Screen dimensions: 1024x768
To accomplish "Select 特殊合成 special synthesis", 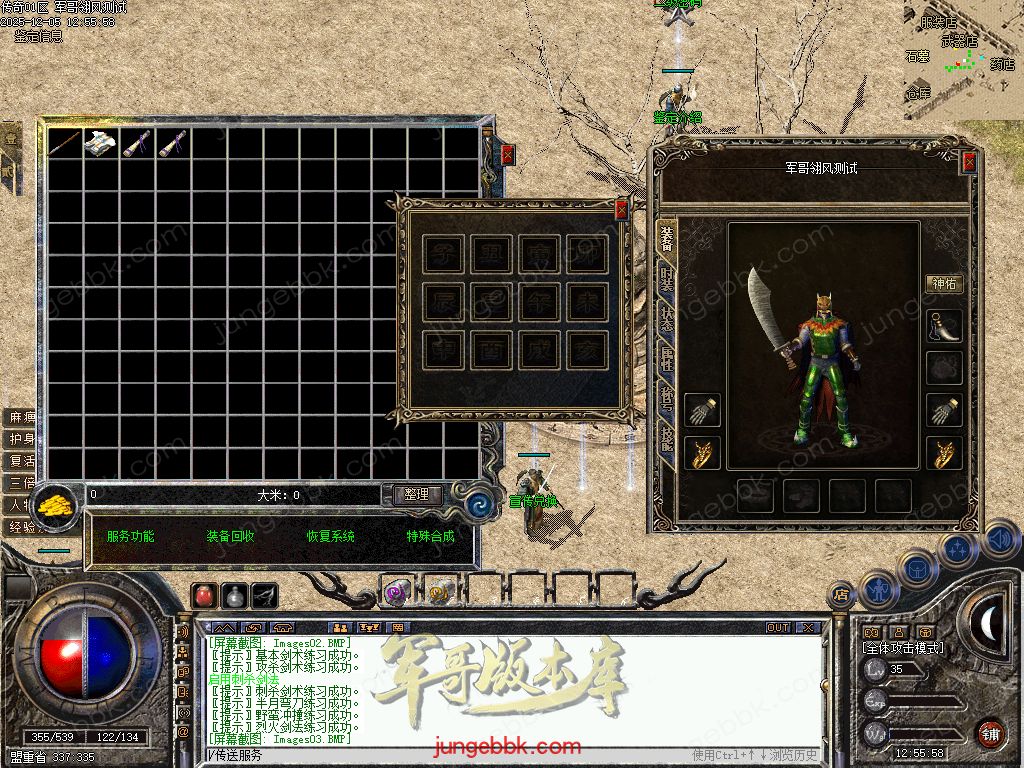I will pos(430,536).
